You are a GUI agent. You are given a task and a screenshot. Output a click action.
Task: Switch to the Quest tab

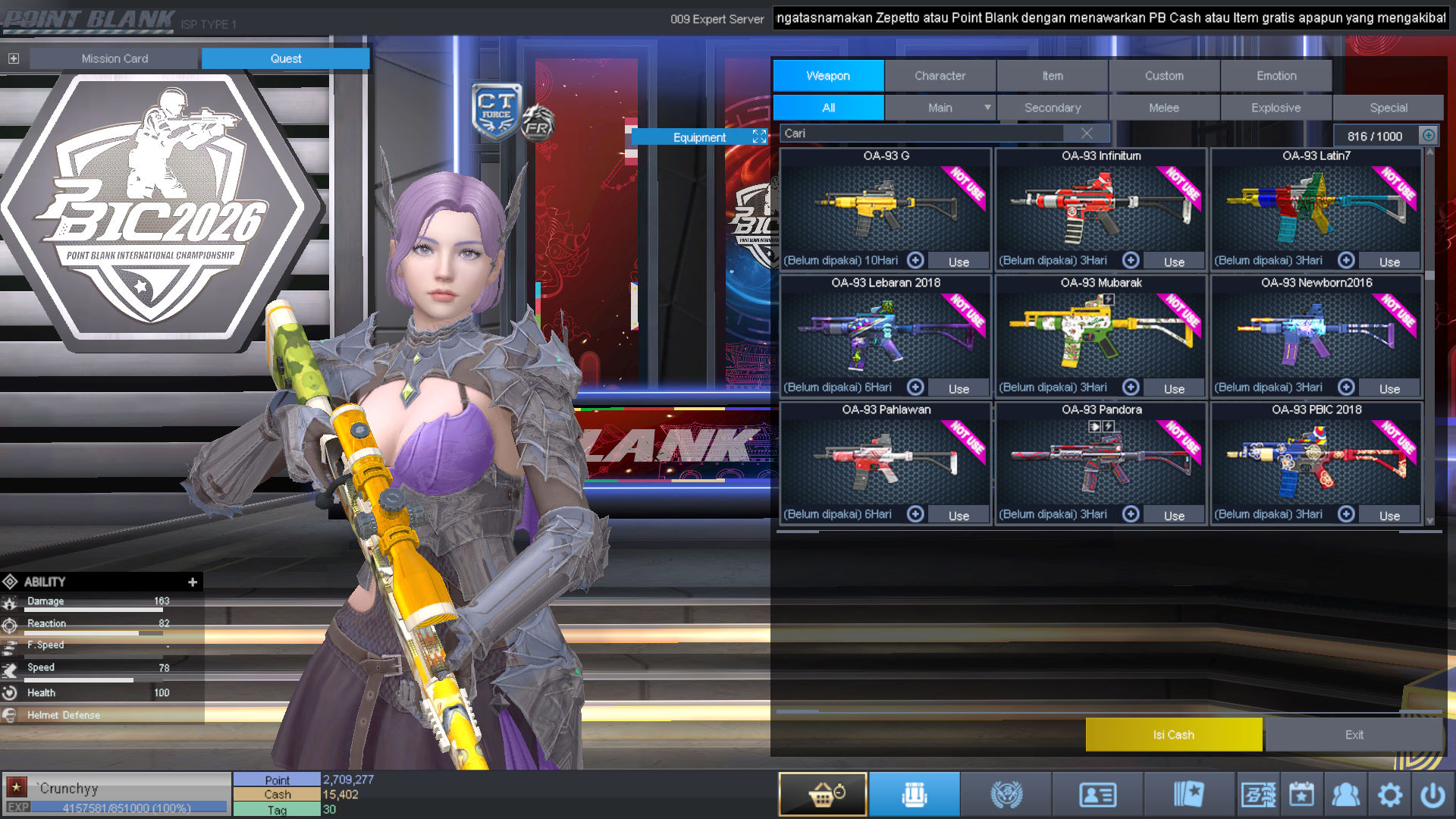point(285,58)
